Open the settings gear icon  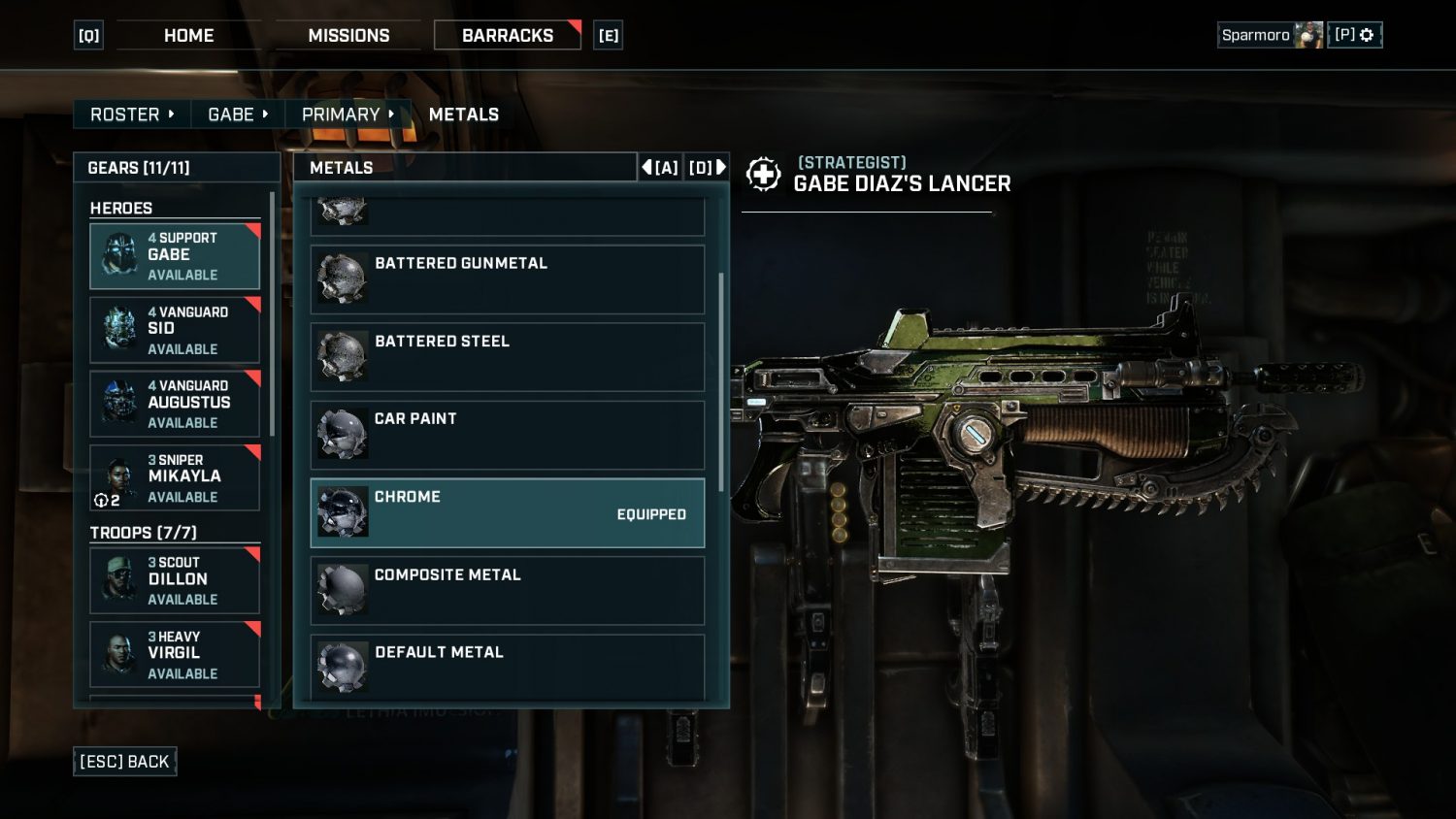(1367, 35)
